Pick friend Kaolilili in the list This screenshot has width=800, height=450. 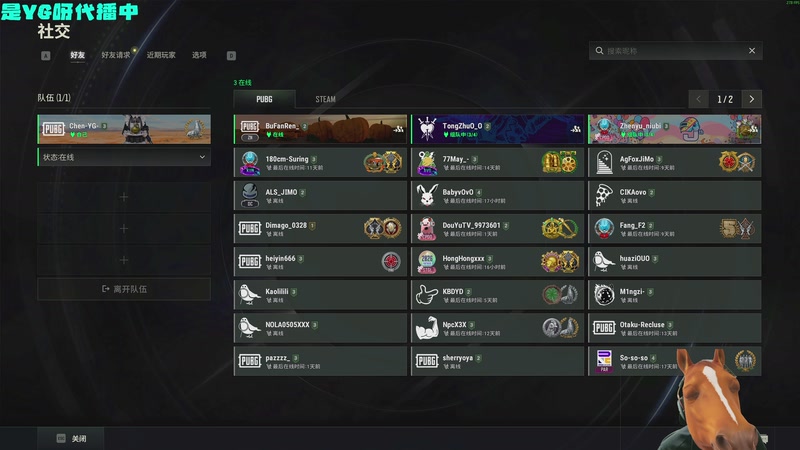[x=320, y=295]
